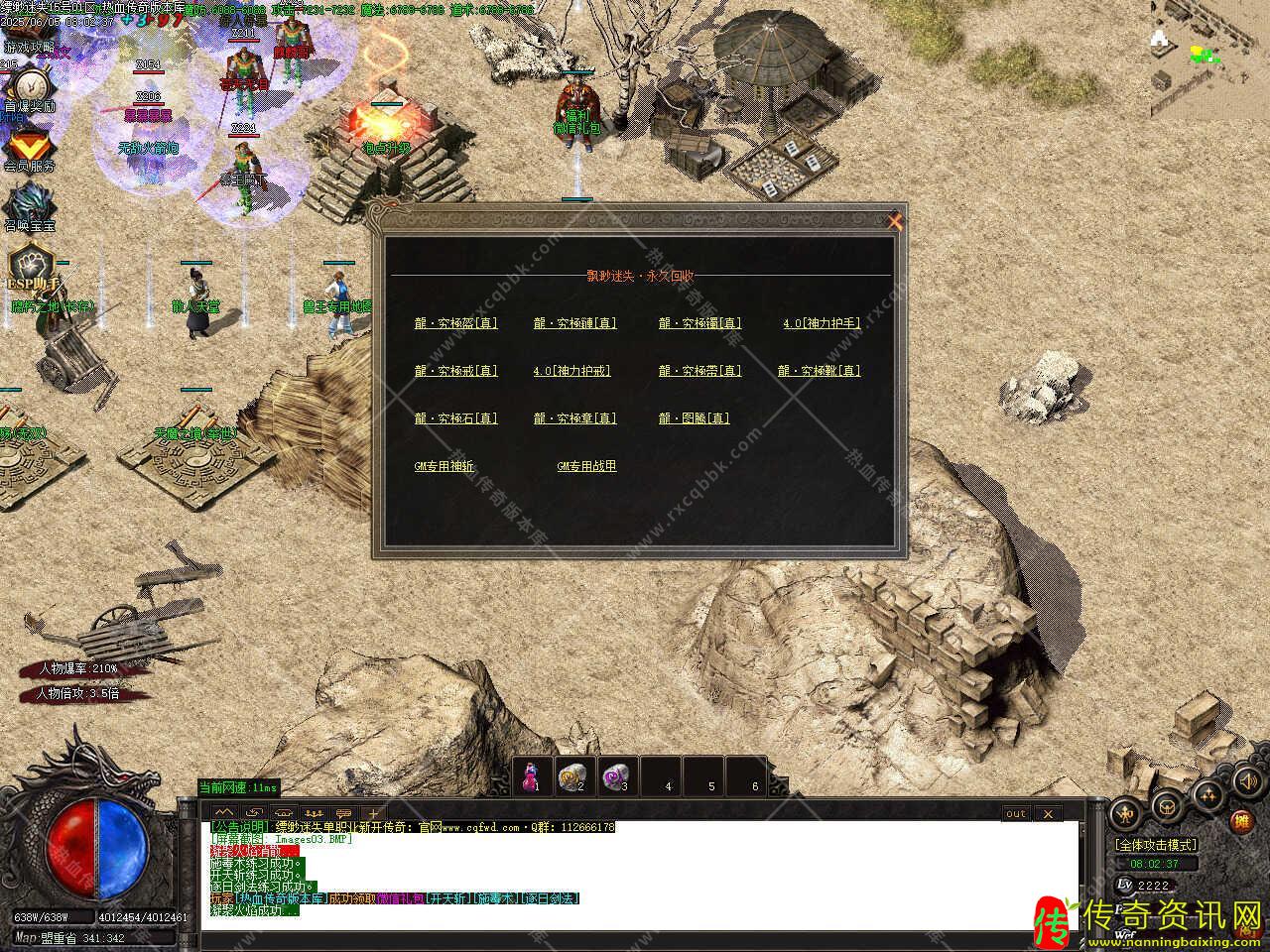Click the orange 摊 stall button

click(1241, 821)
